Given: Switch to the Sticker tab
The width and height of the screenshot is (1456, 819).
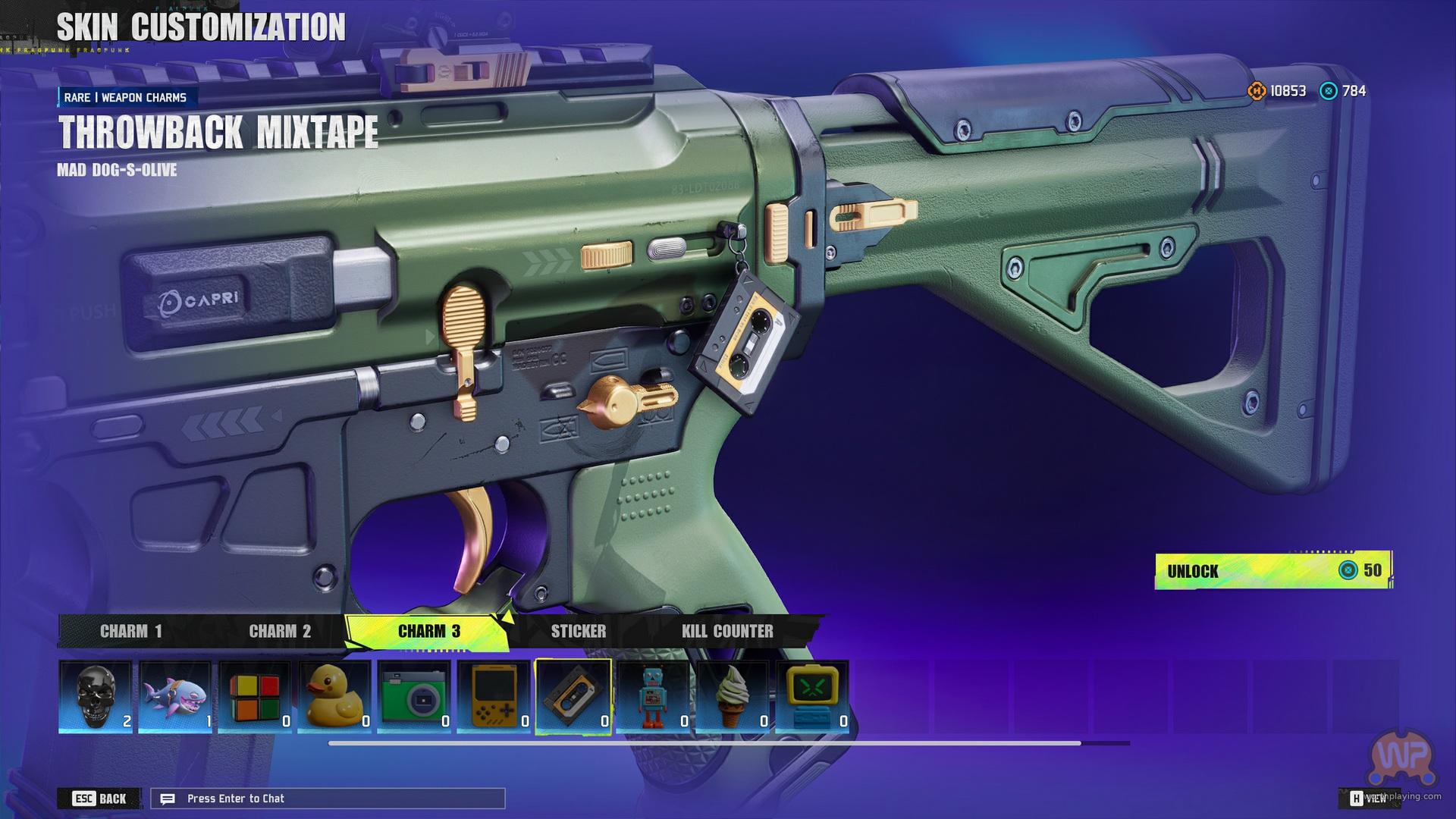Looking at the screenshot, I should [x=578, y=631].
